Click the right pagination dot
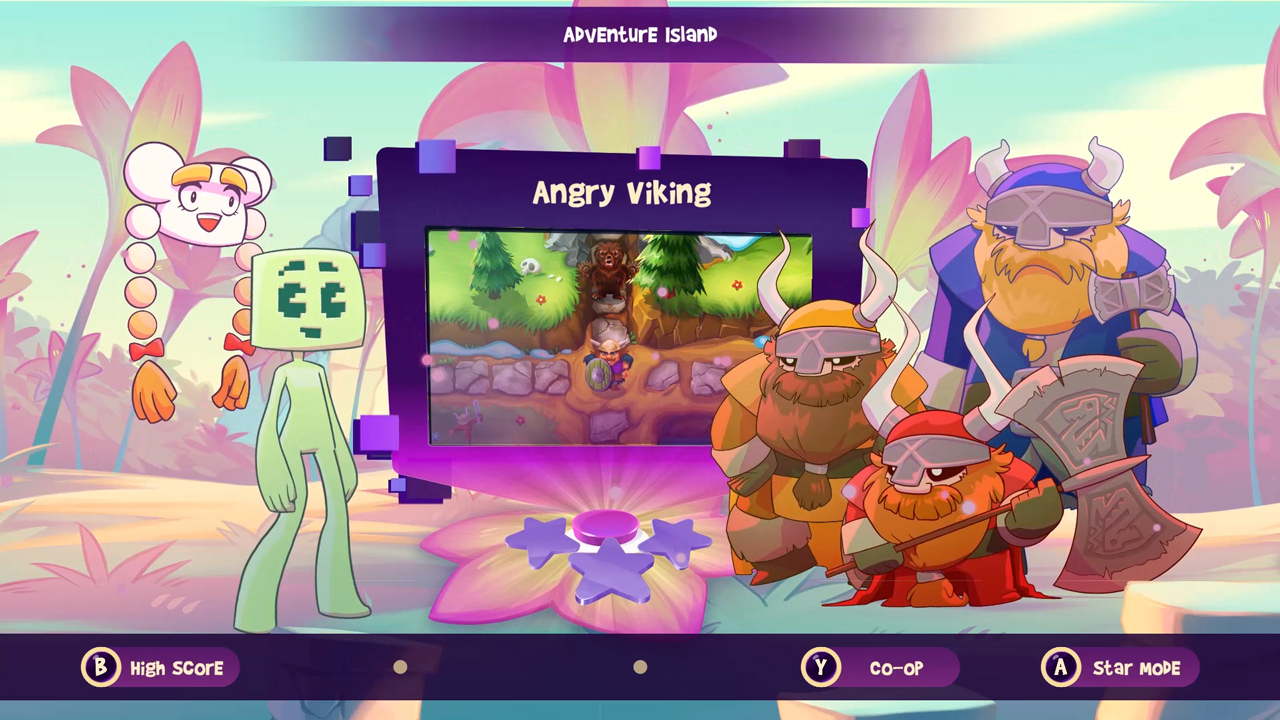Viewport: 1280px width, 720px height. pos(640,667)
